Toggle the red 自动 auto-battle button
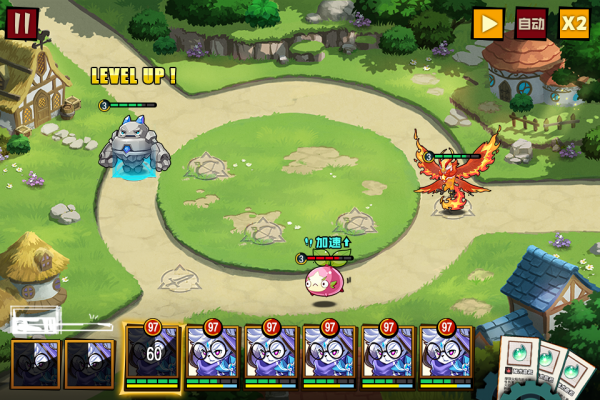The width and height of the screenshot is (600, 400). coord(531,23)
